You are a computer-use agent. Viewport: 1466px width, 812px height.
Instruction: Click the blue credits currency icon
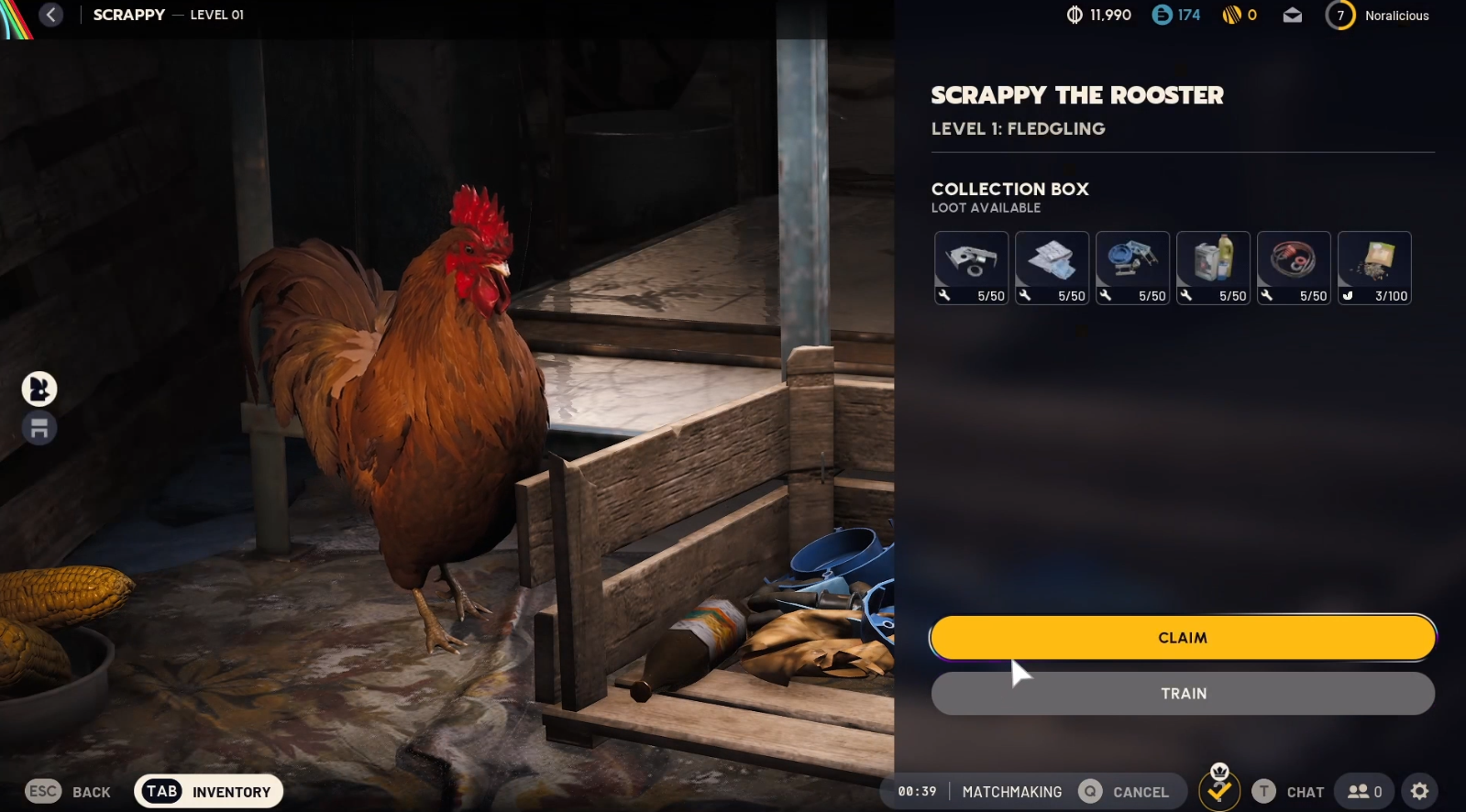tap(1161, 15)
